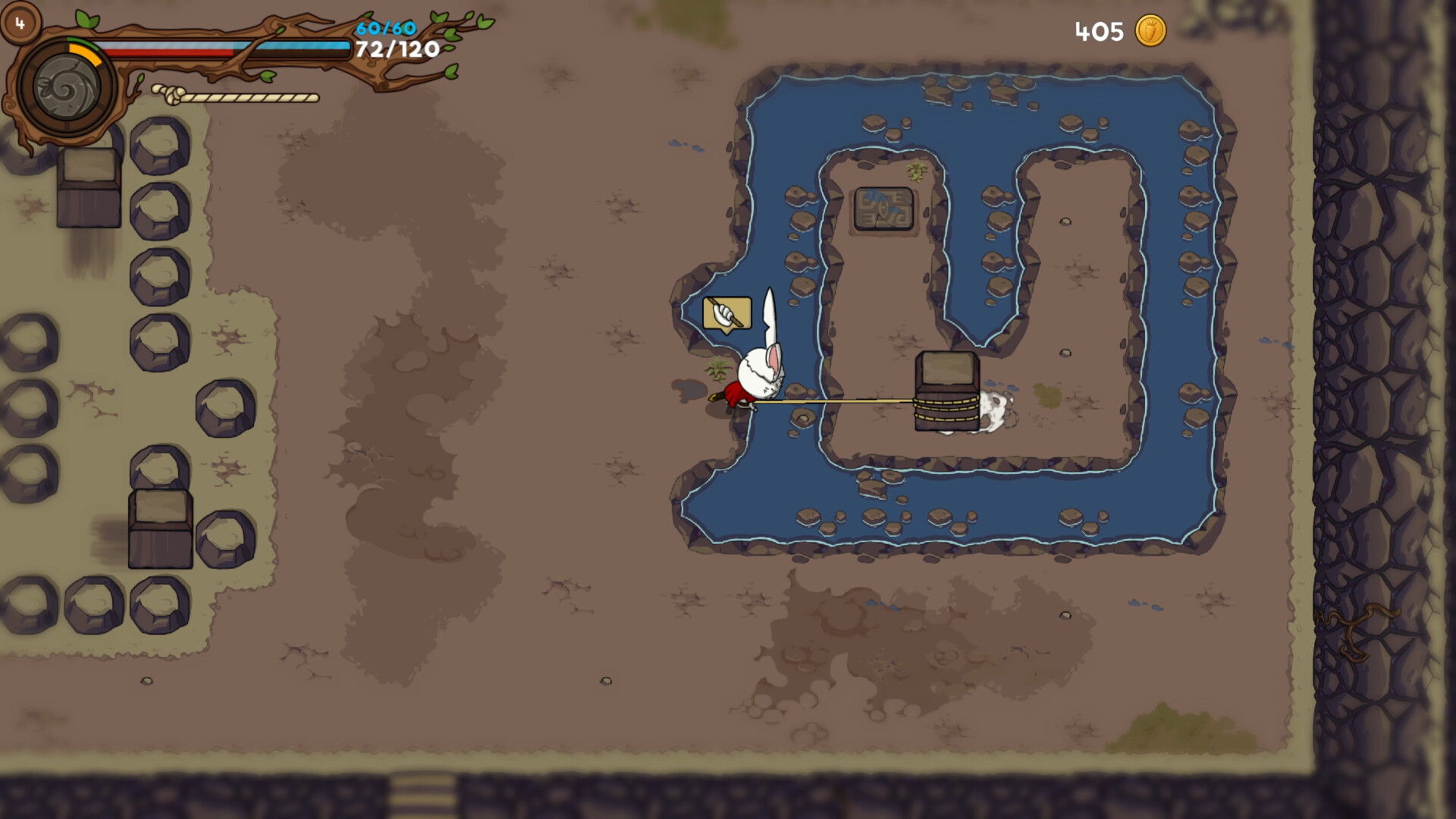
Task: Click the white rope stamina meter
Action: tap(243, 97)
